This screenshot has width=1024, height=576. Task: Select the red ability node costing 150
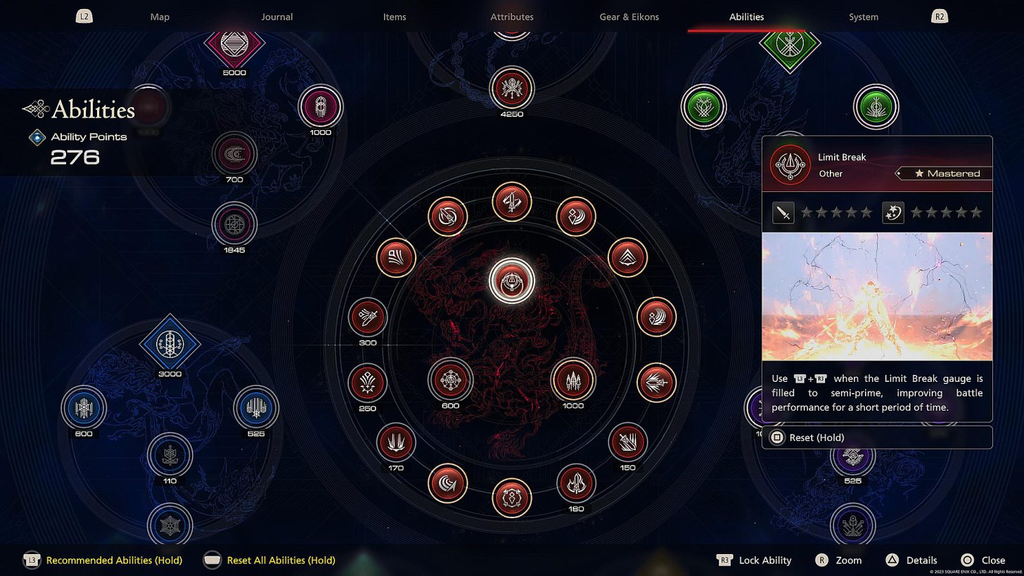627,442
